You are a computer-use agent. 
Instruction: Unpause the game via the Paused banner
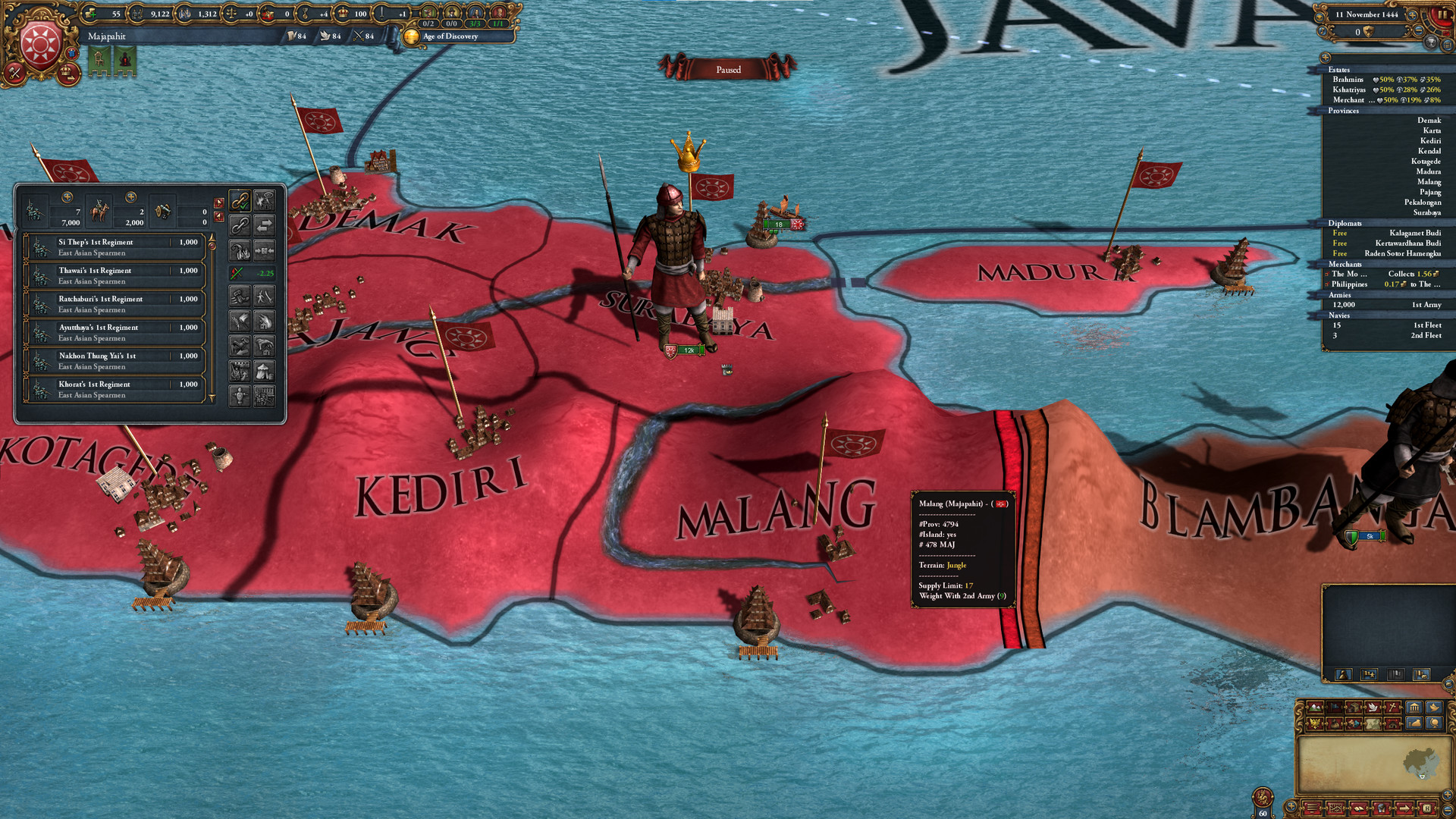[730, 69]
